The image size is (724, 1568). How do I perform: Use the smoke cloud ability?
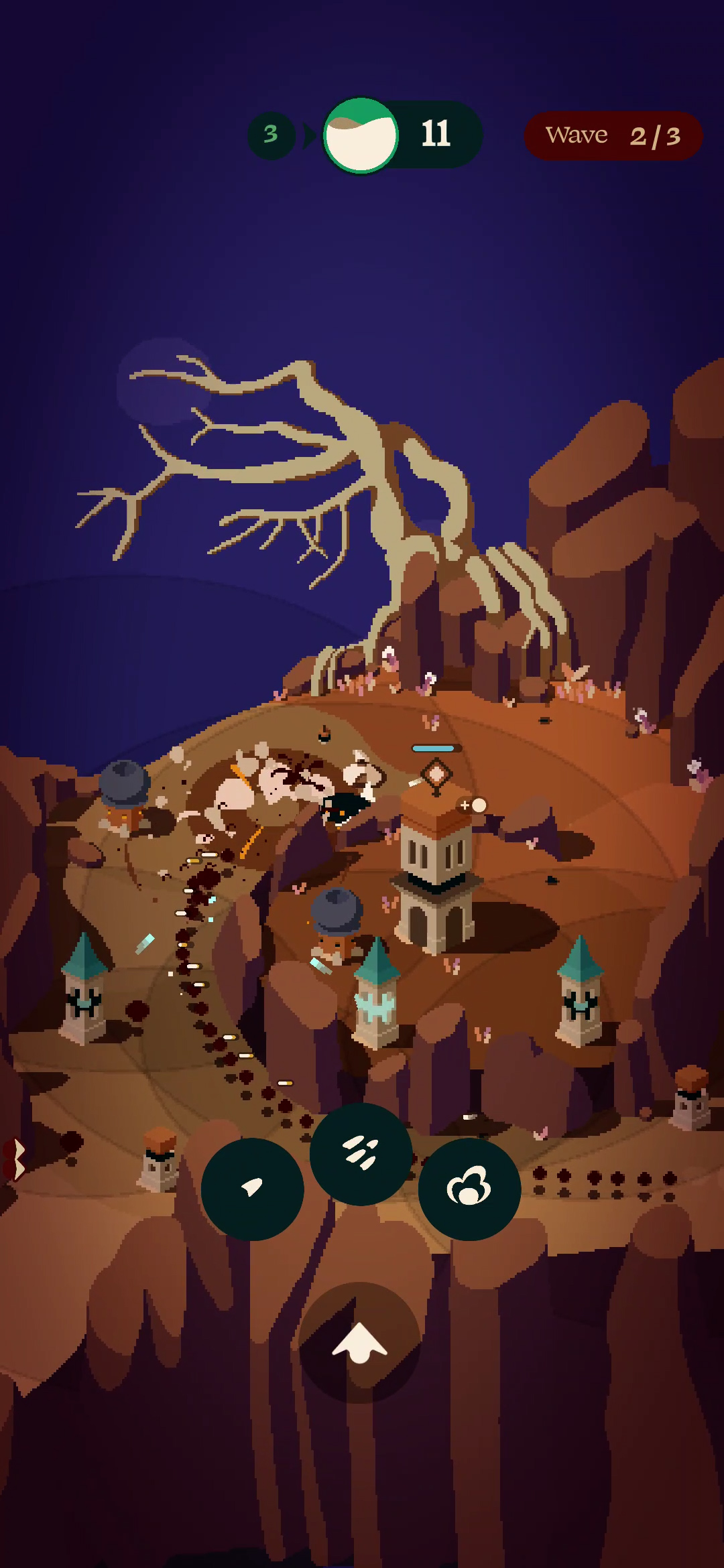point(469,1189)
